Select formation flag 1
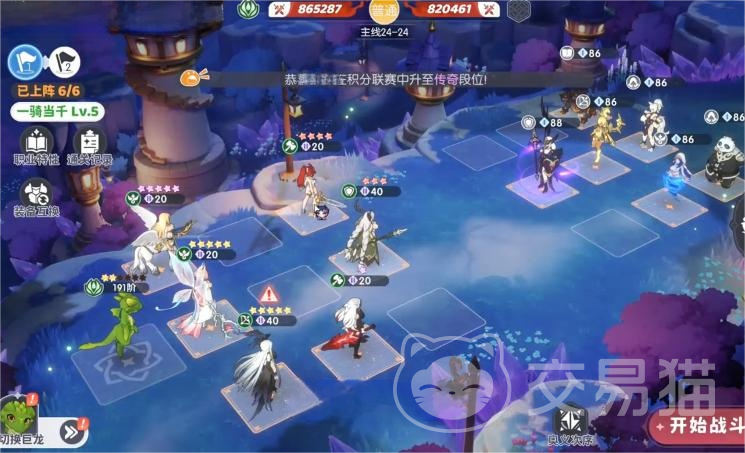745x453 pixels. [x=23, y=62]
